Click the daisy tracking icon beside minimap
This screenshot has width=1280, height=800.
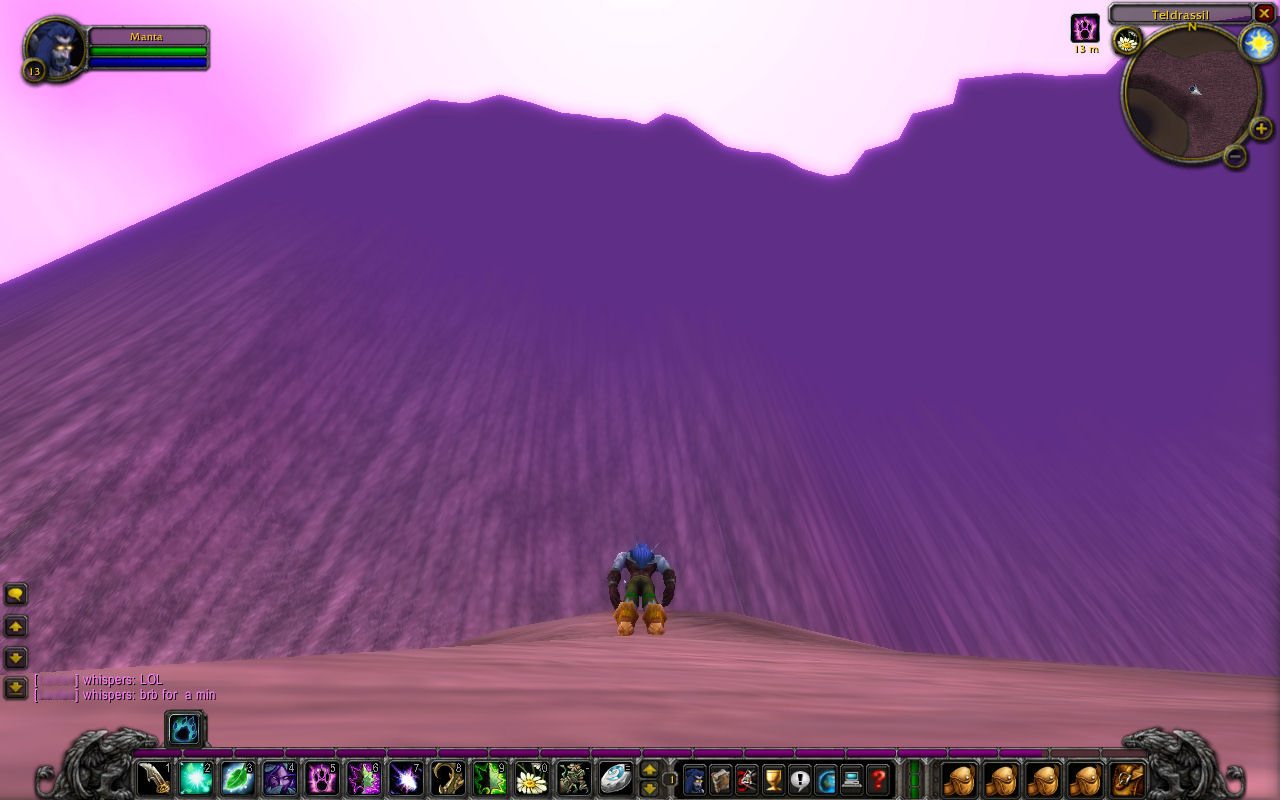(x=1128, y=41)
